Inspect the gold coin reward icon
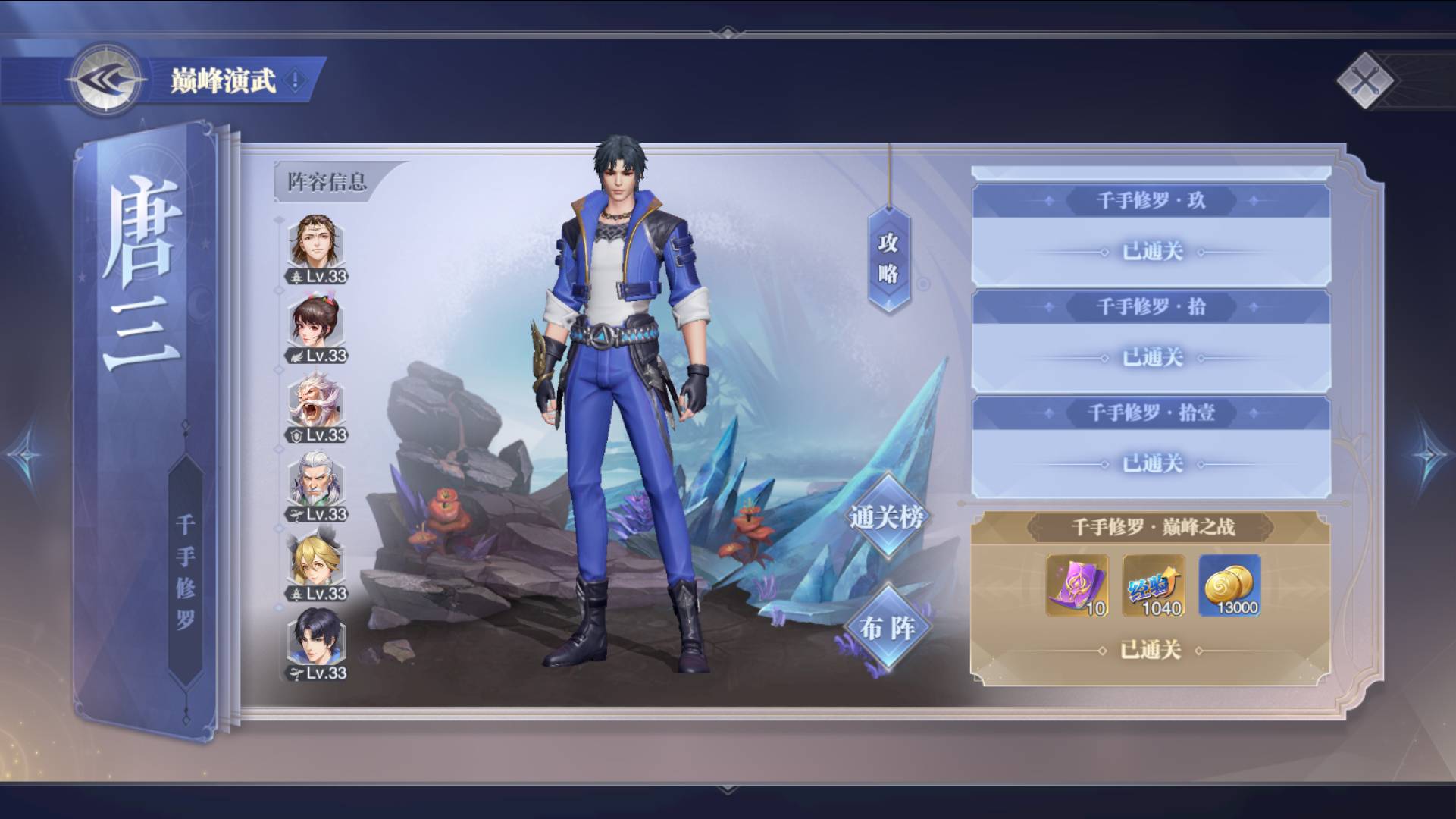The height and width of the screenshot is (819, 1456). click(x=1229, y=585)
